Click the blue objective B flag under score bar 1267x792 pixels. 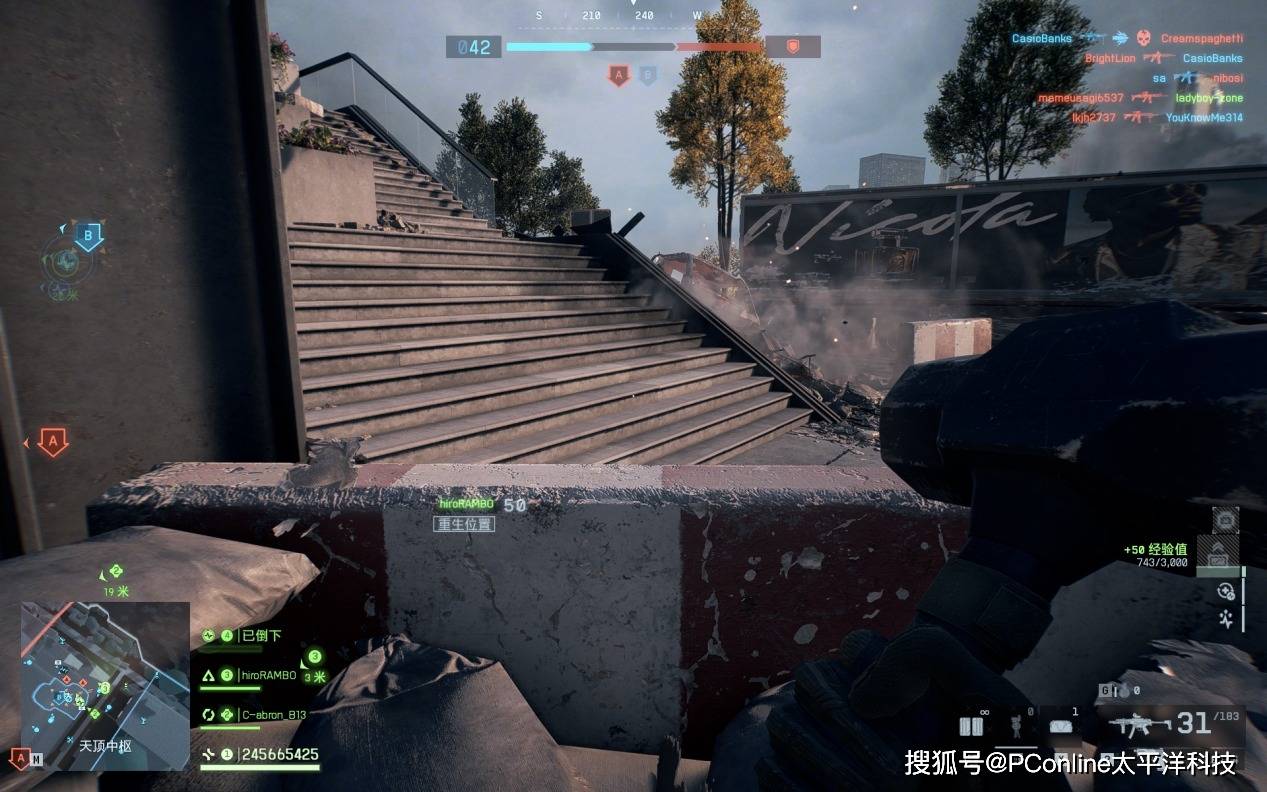648,75
